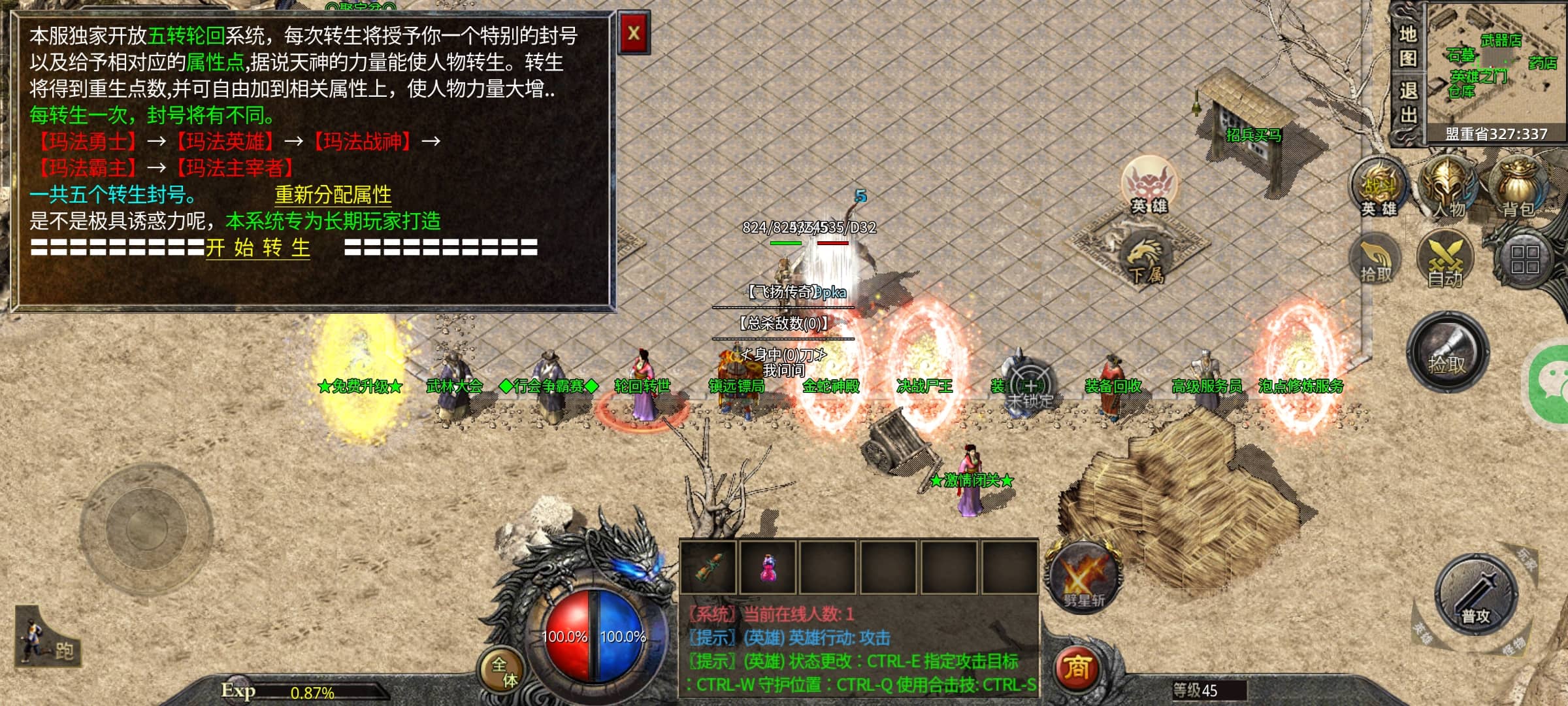Use the 普攻 basic attack button
The width and height of the screenshot is (1568, 706).
coord(1476,595)
